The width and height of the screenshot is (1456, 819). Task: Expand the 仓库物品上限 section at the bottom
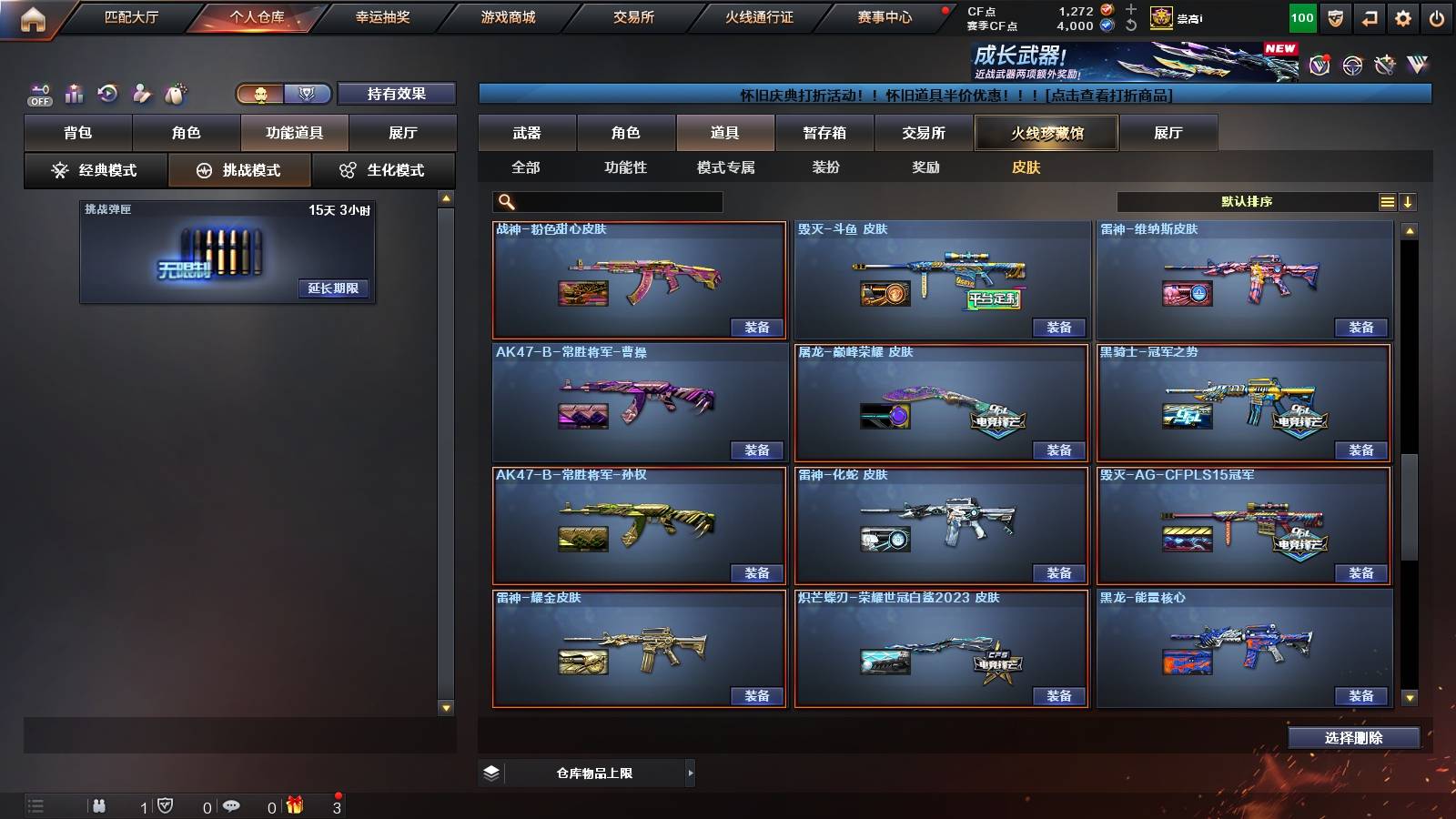[689, 772]
